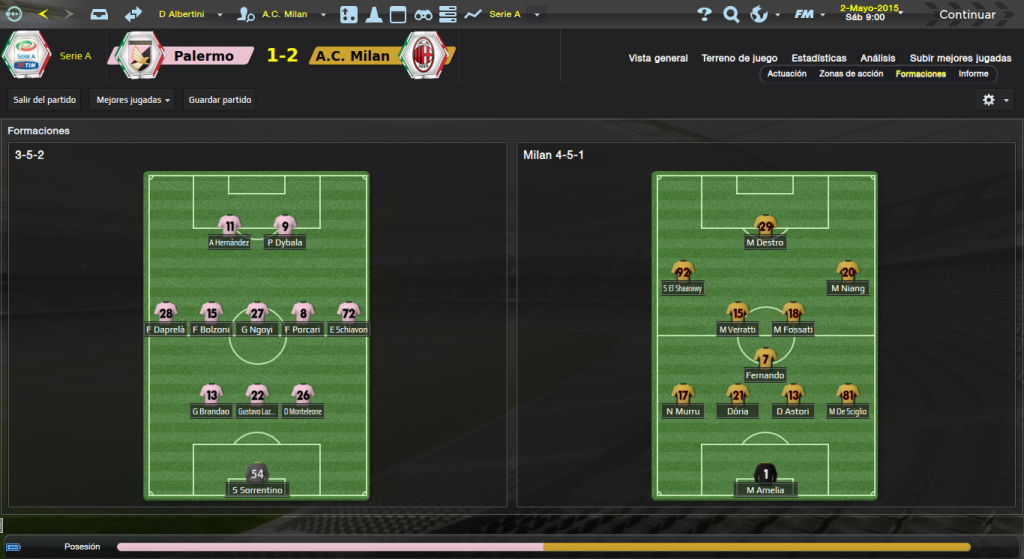The height and width of the screenshot is (559, 1024).
Task: Click Guardar partido button
Action: point(220,100)
